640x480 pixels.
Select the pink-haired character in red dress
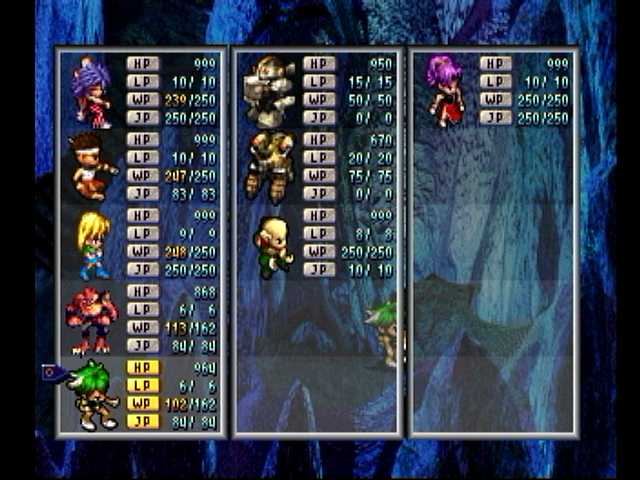[445, 90]
